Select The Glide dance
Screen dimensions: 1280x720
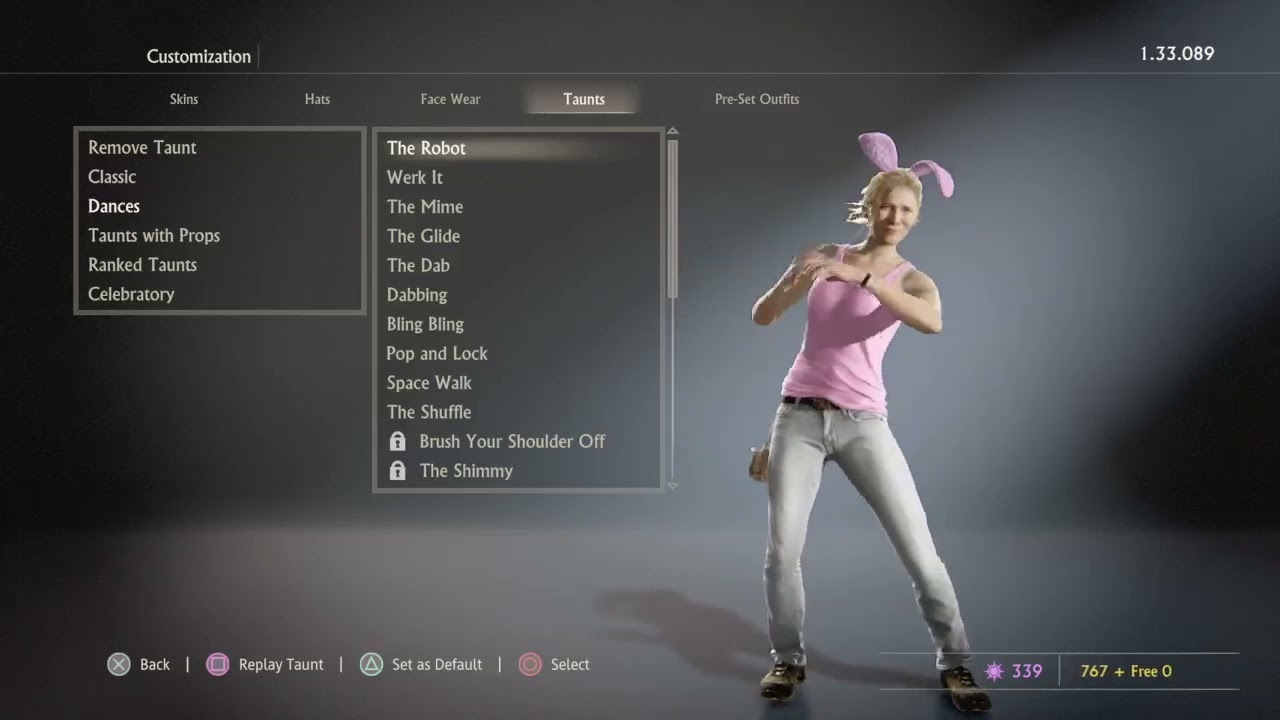(423, 236)
